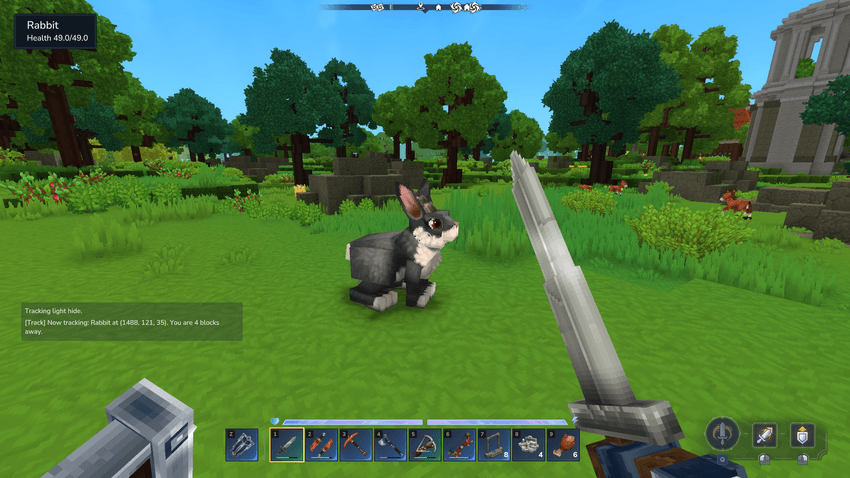This screenshot has width=850, height=478.
Task: Select the sword in hotbar slot 1
Action: (286, 444)
